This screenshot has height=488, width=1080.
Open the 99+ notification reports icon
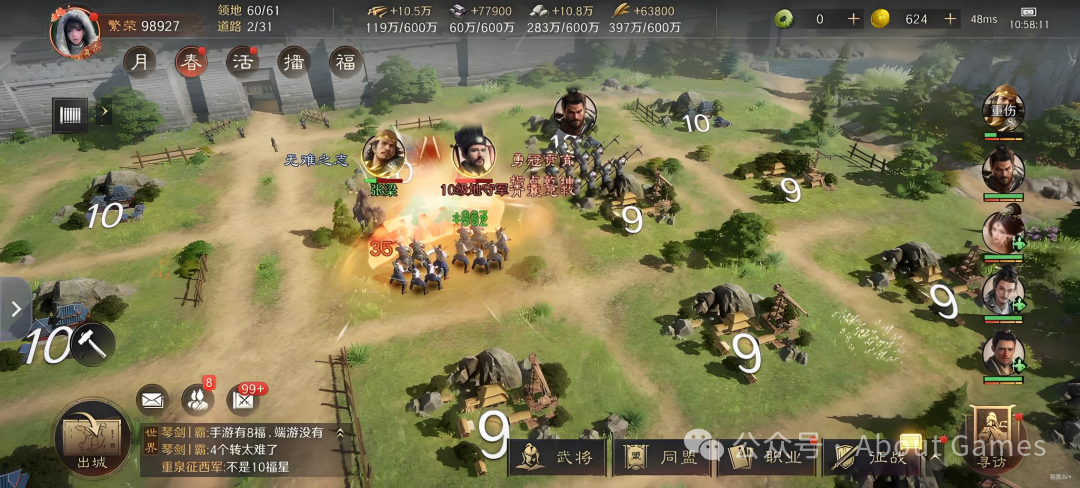tap(243, 400)
